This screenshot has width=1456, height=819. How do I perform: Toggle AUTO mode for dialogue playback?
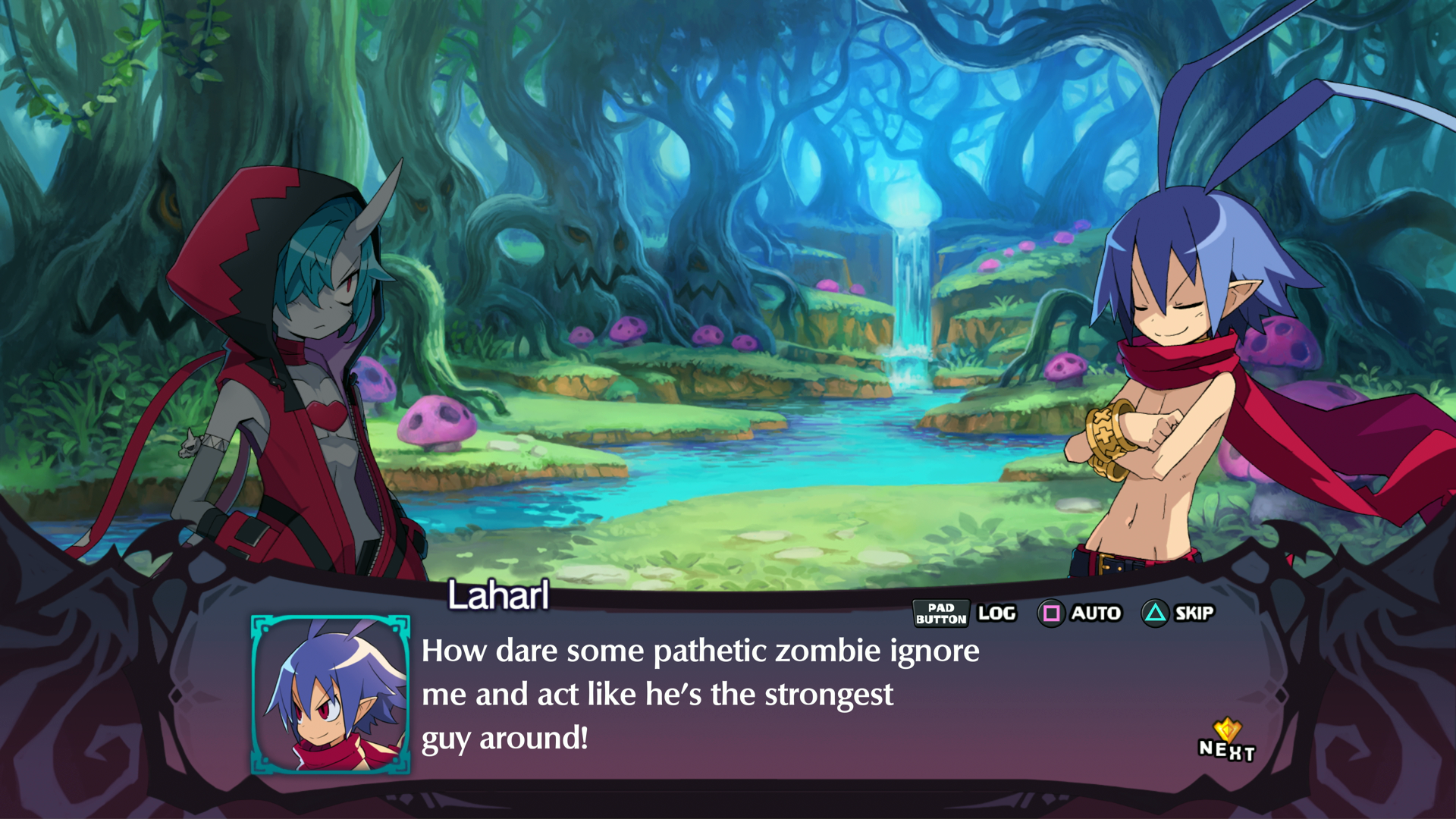point(1096,613)
